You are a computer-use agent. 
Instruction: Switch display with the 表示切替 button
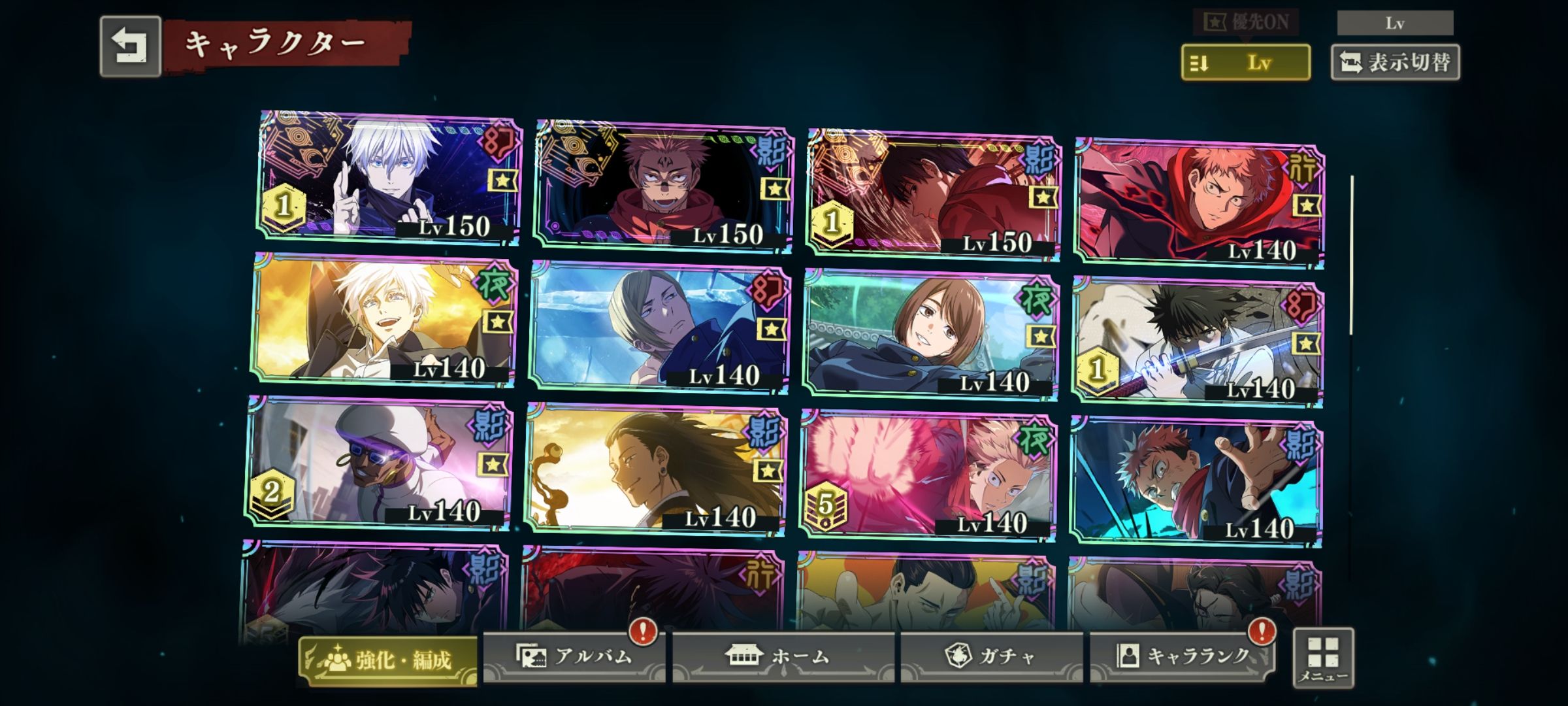[x=1395, y=63]
